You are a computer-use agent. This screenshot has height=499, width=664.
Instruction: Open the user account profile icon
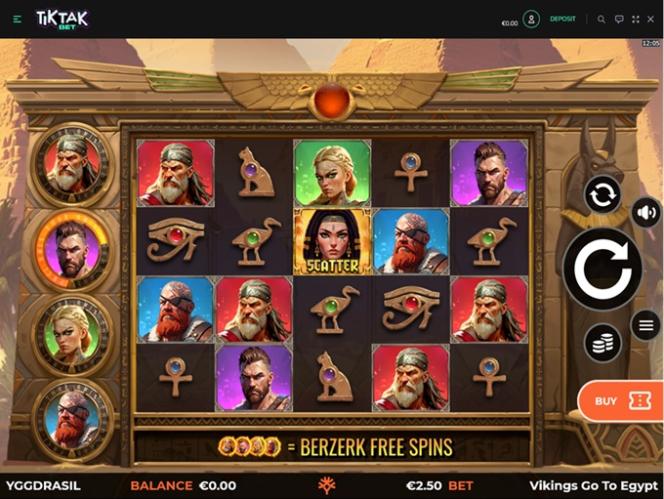point(531,19)
